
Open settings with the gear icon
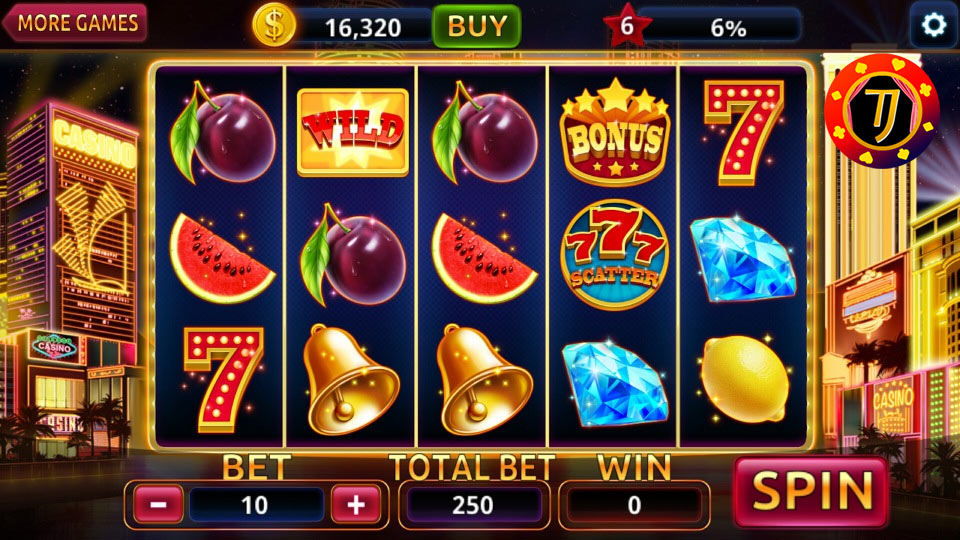934,25
